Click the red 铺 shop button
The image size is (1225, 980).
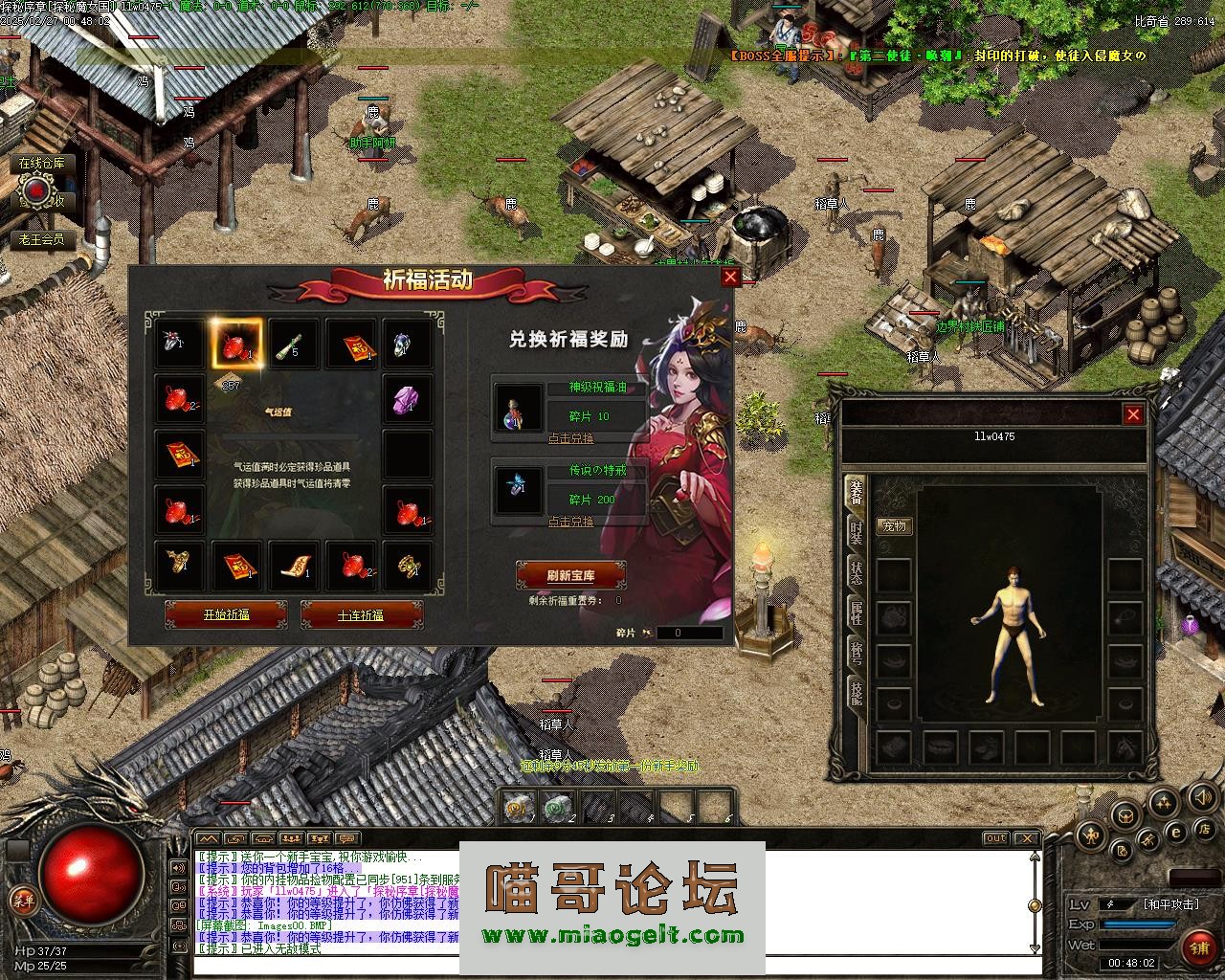click(1197, 947)
